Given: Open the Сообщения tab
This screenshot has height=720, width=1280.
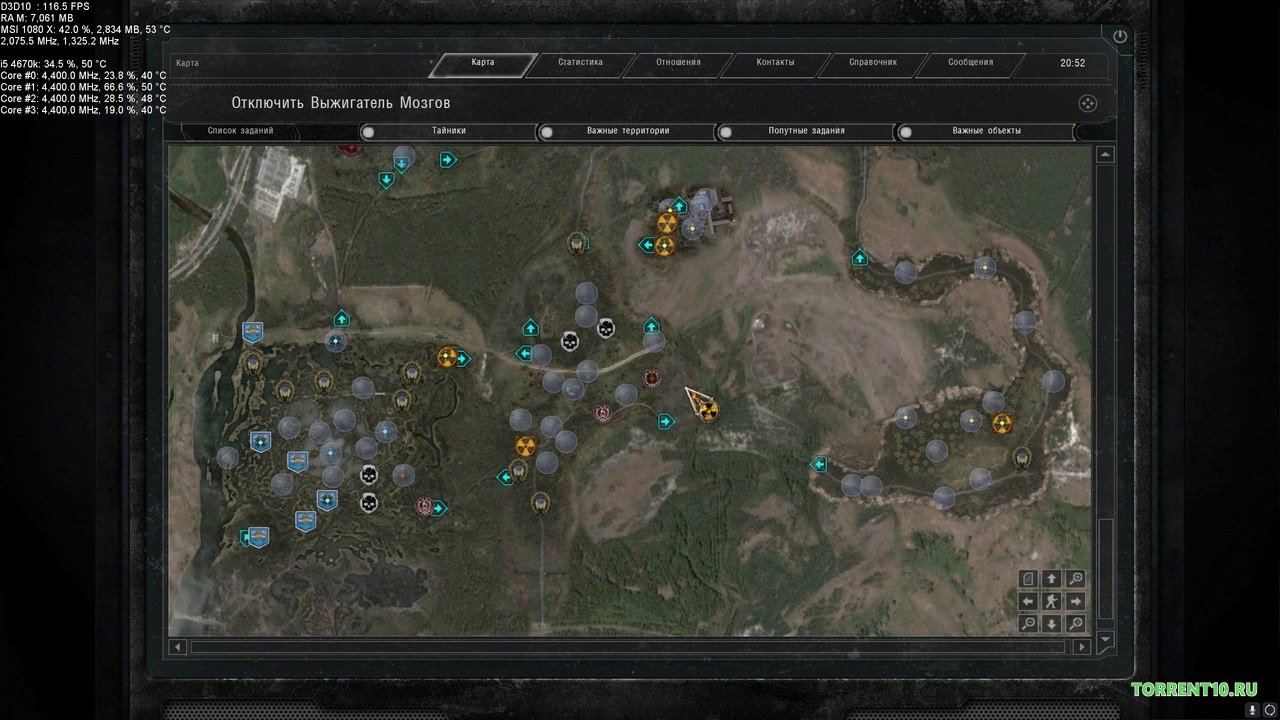Looking at the screenshot, I should pos(970,63).
